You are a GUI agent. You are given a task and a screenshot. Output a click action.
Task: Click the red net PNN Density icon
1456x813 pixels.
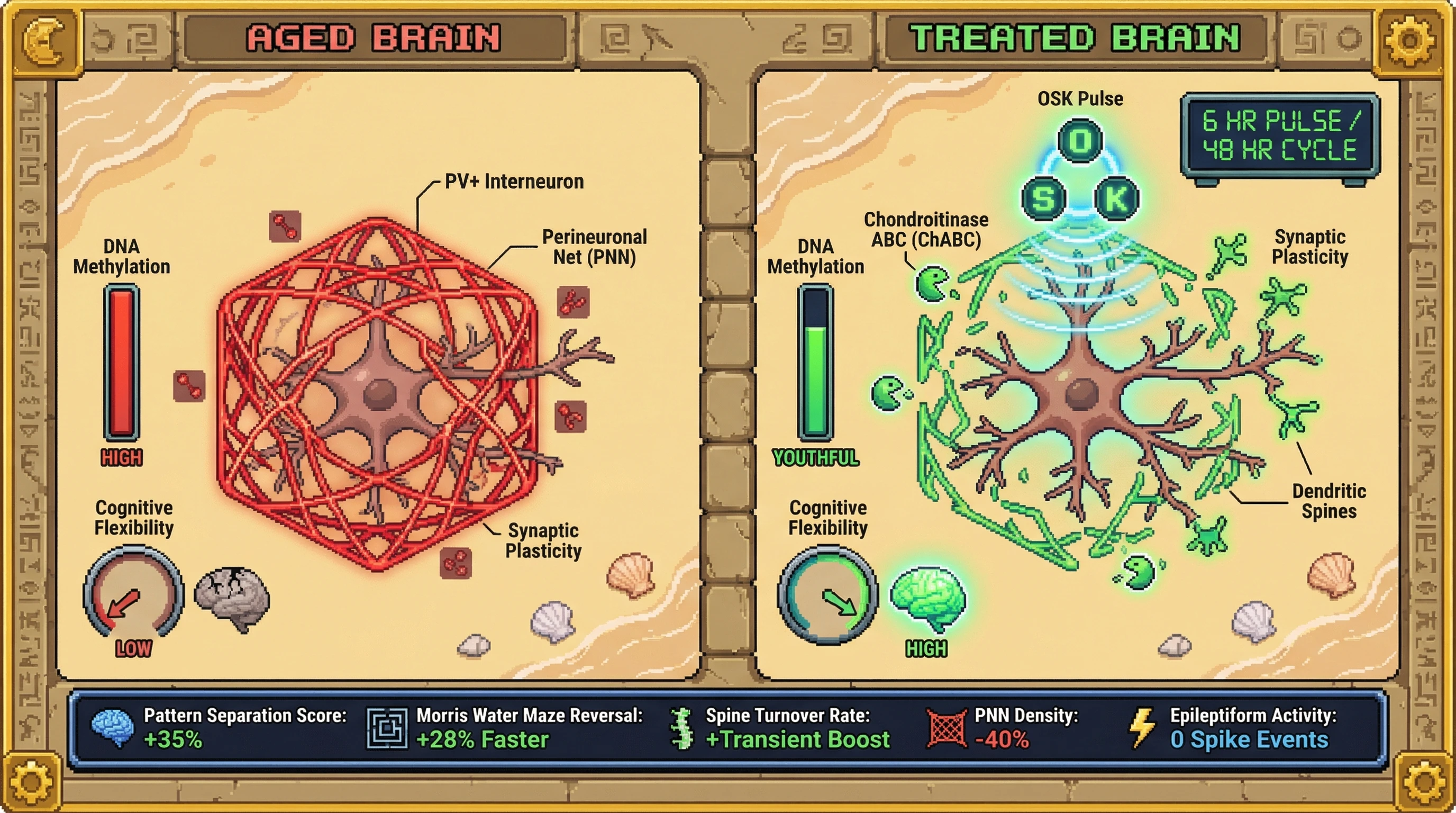pyautogui.click(x=947, y=728)
